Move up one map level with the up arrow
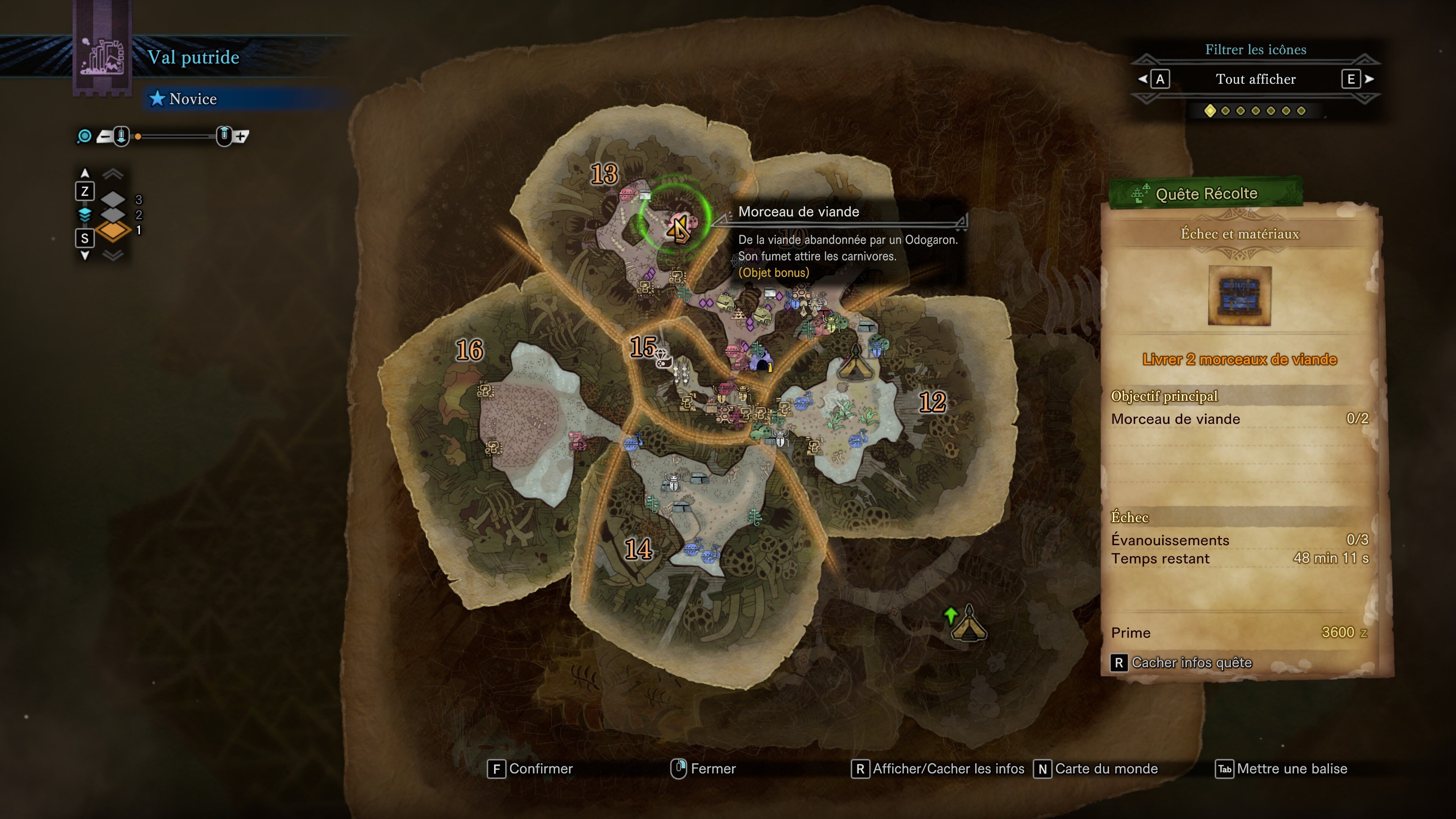1456x819 pixels. [85, 173]
